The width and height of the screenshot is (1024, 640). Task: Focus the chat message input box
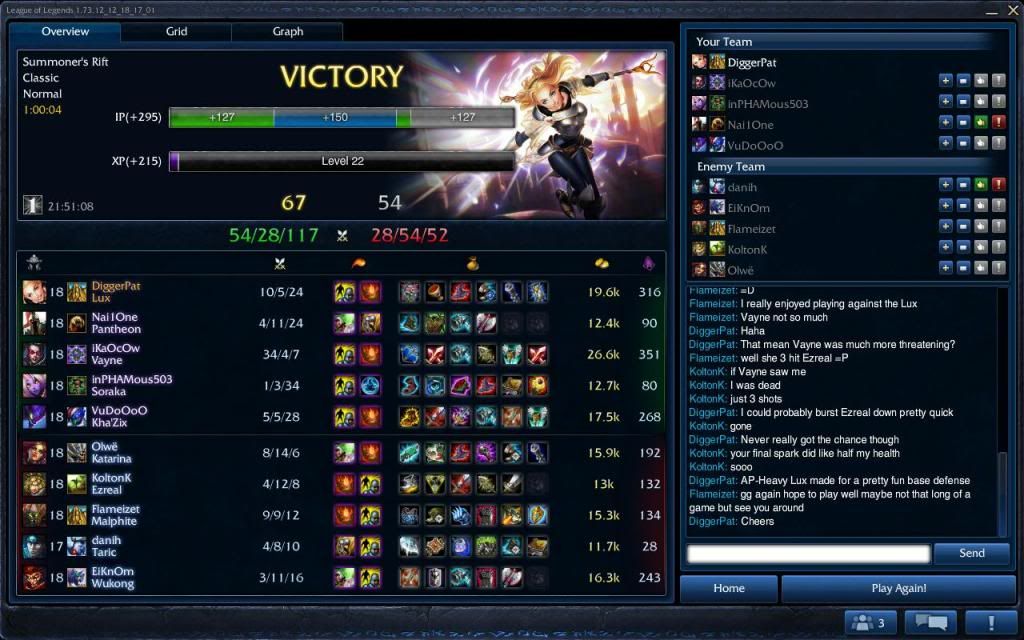coord(808,553)
